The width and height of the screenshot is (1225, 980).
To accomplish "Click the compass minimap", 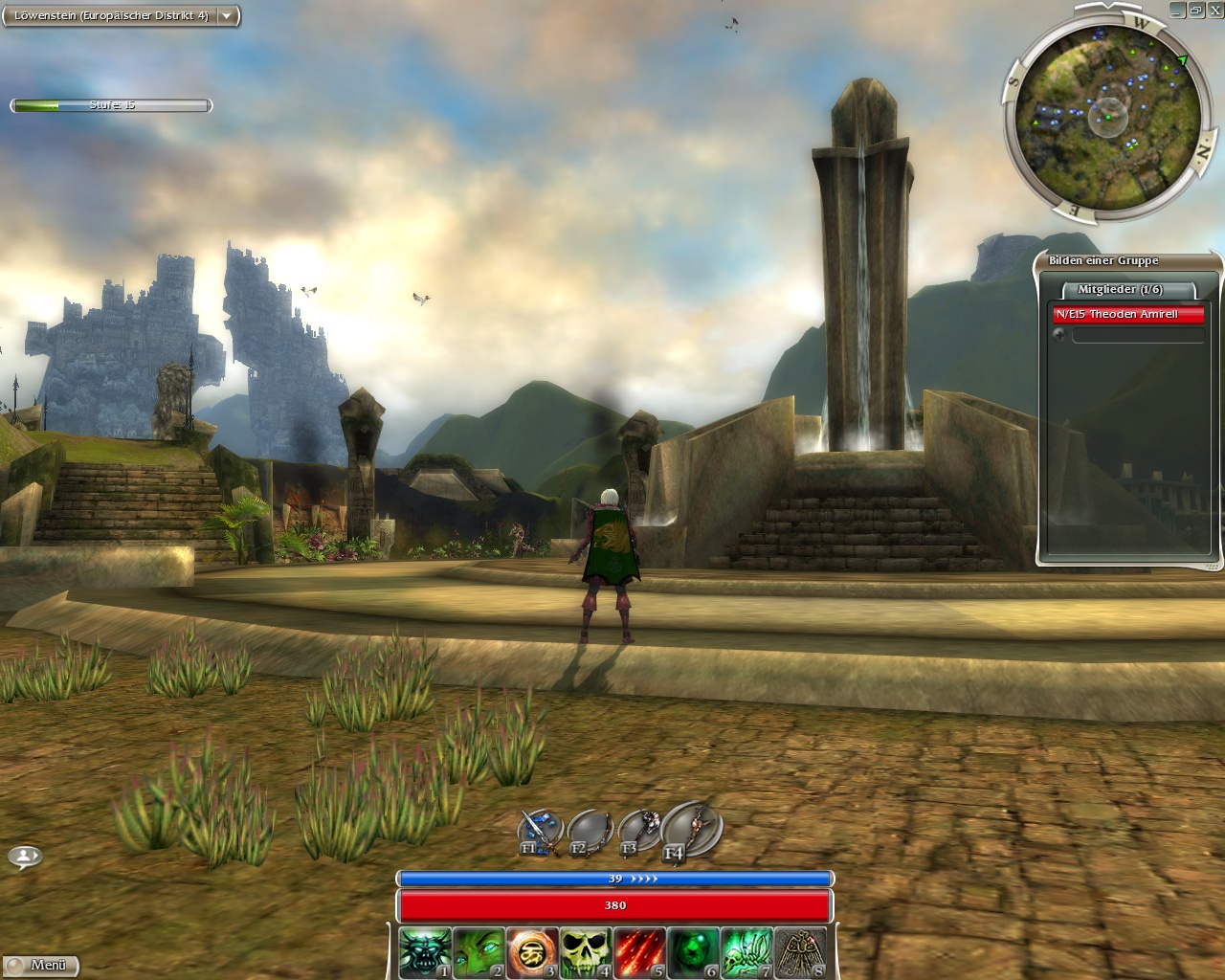I will 1107,116.
